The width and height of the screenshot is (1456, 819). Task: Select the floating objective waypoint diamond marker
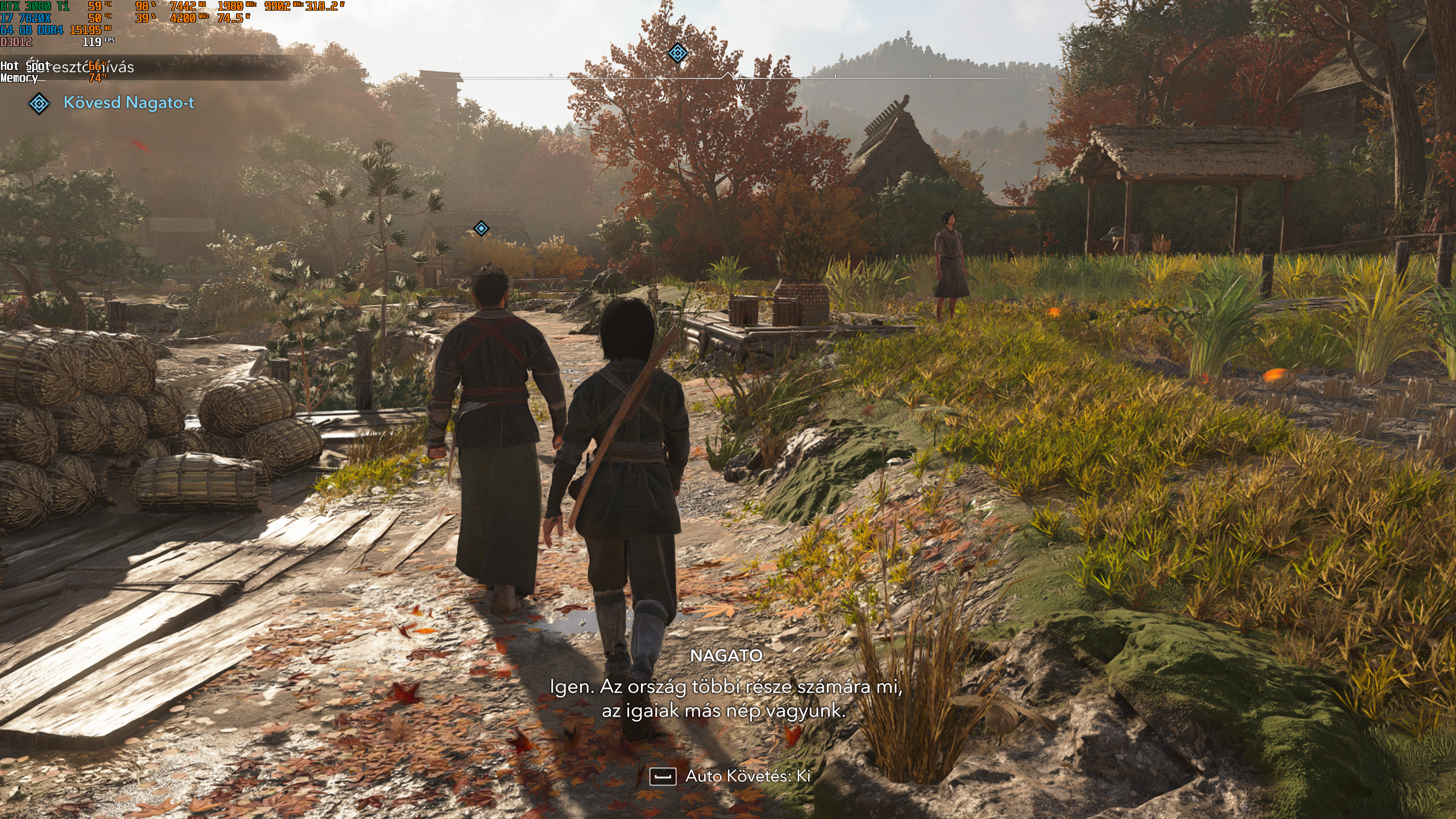481,229
